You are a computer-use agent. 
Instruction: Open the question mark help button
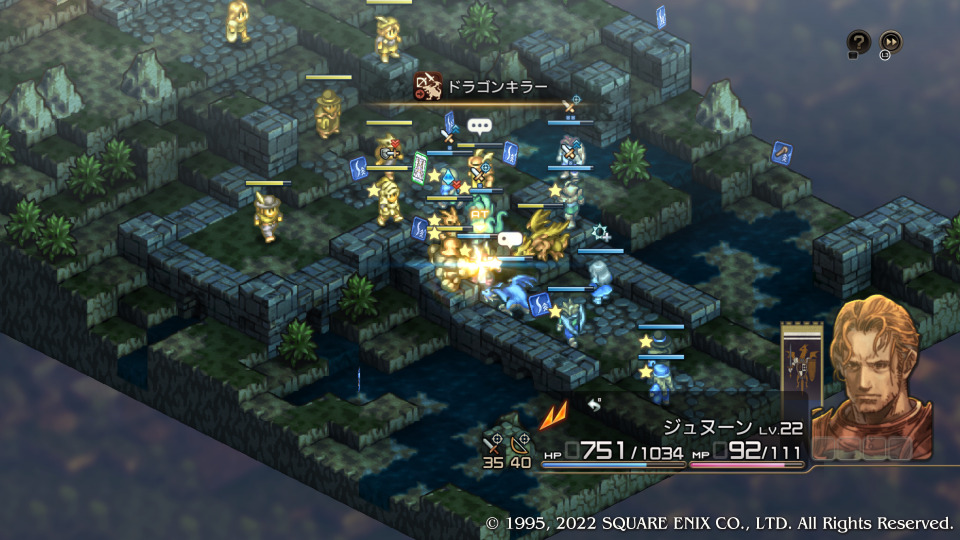(859, 42)
